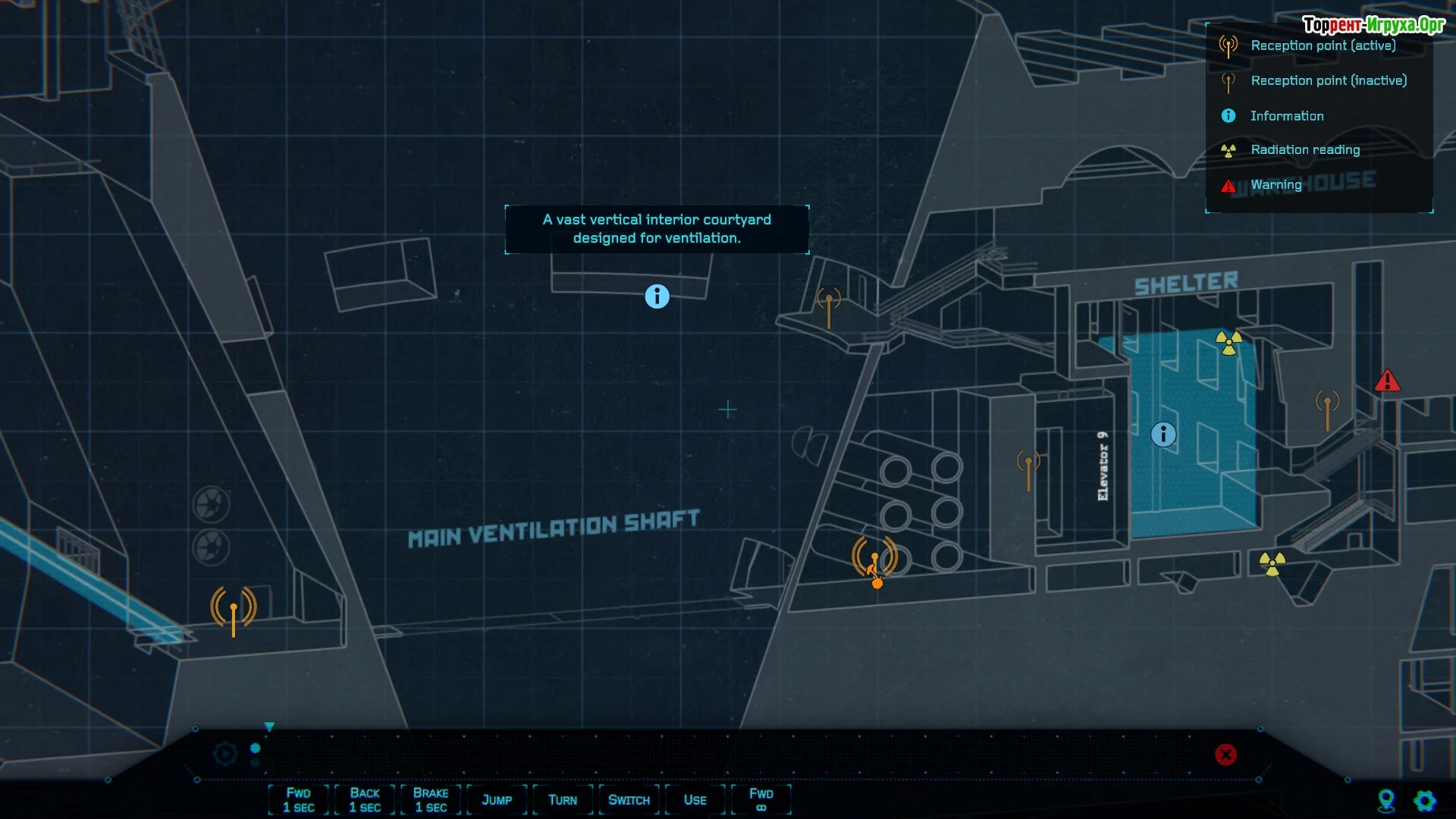Add the Back 1 sec command
The image size is (1456, 819).
[364, 800]
